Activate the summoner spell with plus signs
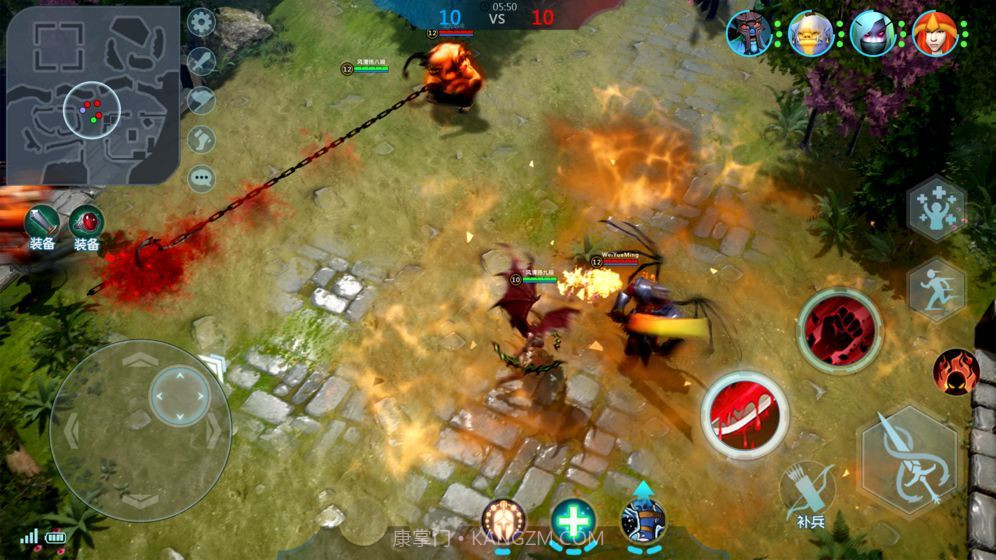This screenshot has height=560, width=996. point(936,208)
